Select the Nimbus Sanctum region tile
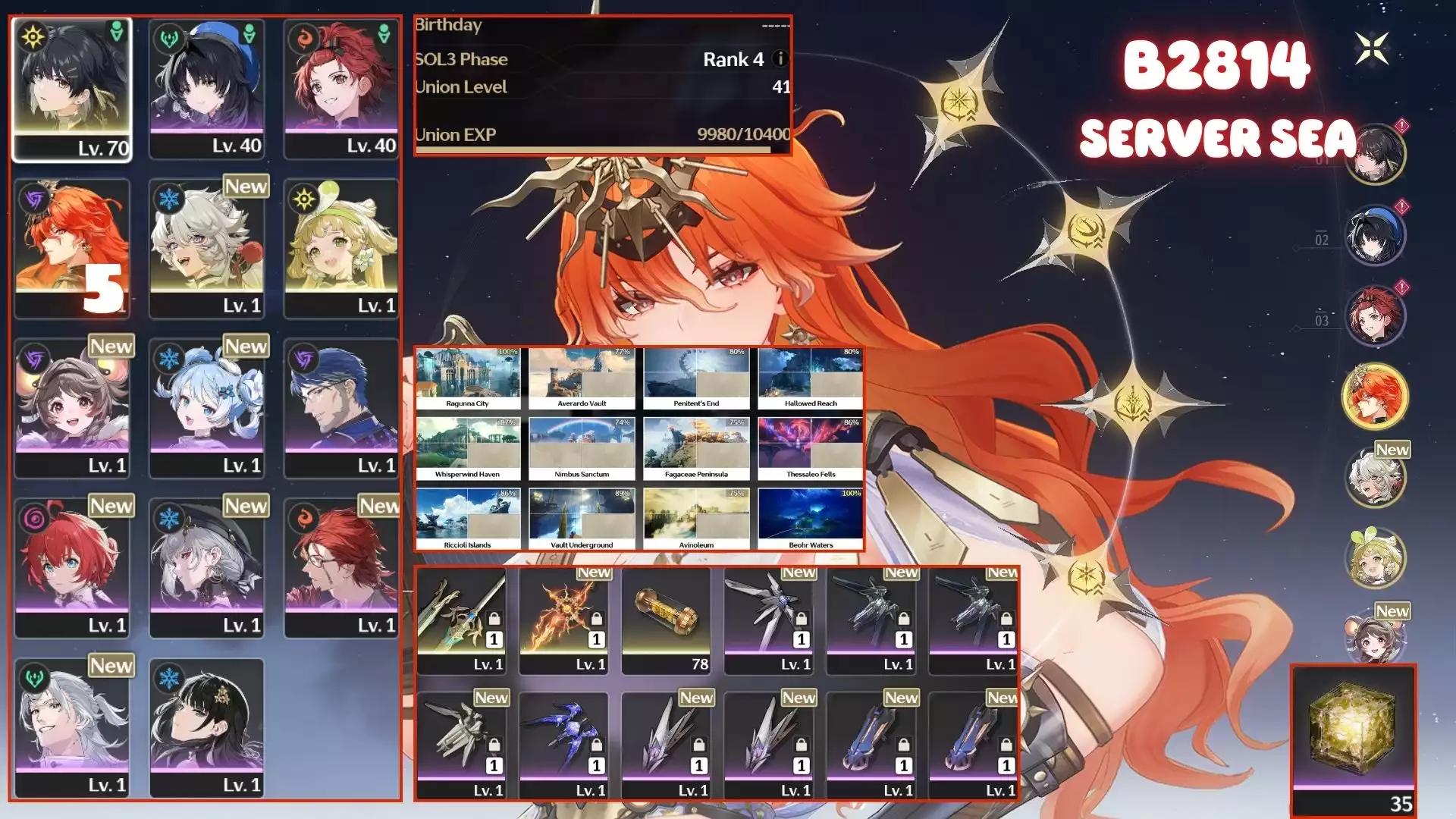This screenshot has height=819, width=1456. [x=582, y=449]
